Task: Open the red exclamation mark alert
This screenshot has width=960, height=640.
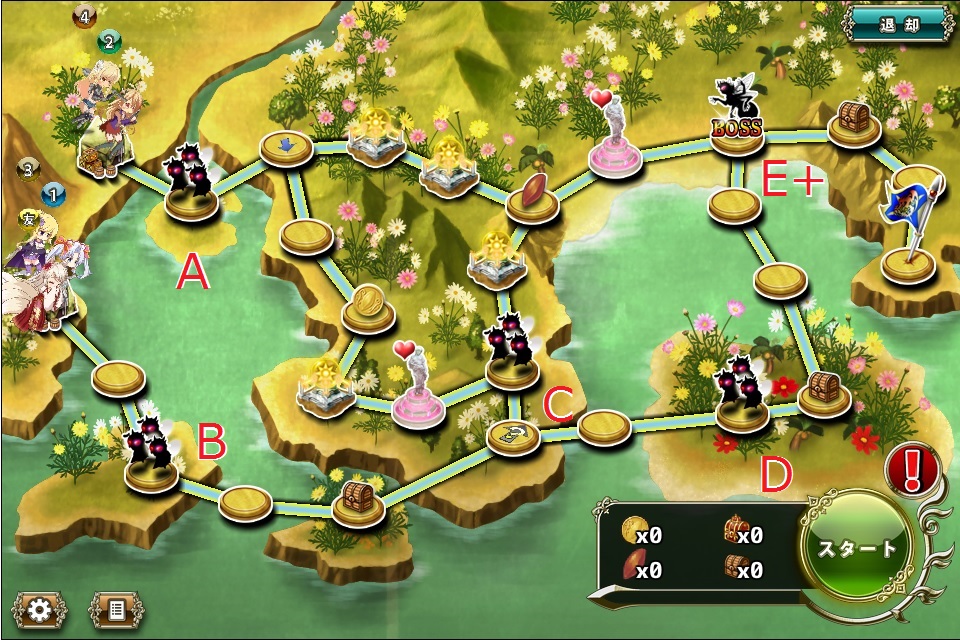Action: (x=911, y=467)
